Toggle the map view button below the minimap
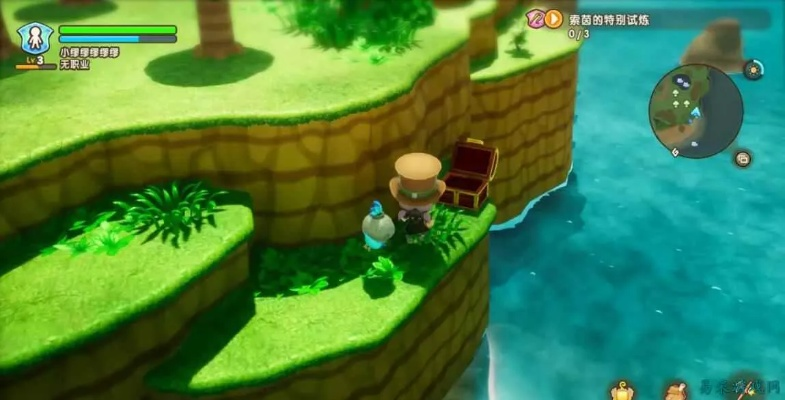The width and height of the screenshot is (785, 400). (743, 158)
